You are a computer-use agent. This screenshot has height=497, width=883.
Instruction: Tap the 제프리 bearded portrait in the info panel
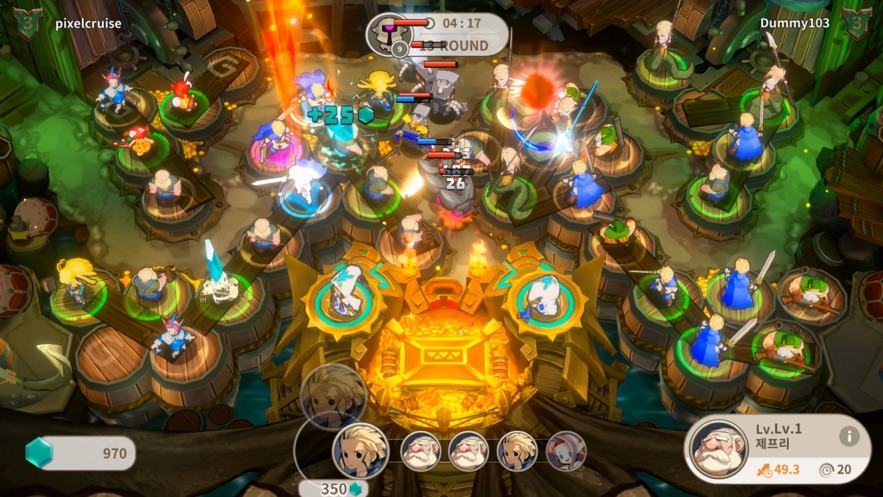(716, 450)
